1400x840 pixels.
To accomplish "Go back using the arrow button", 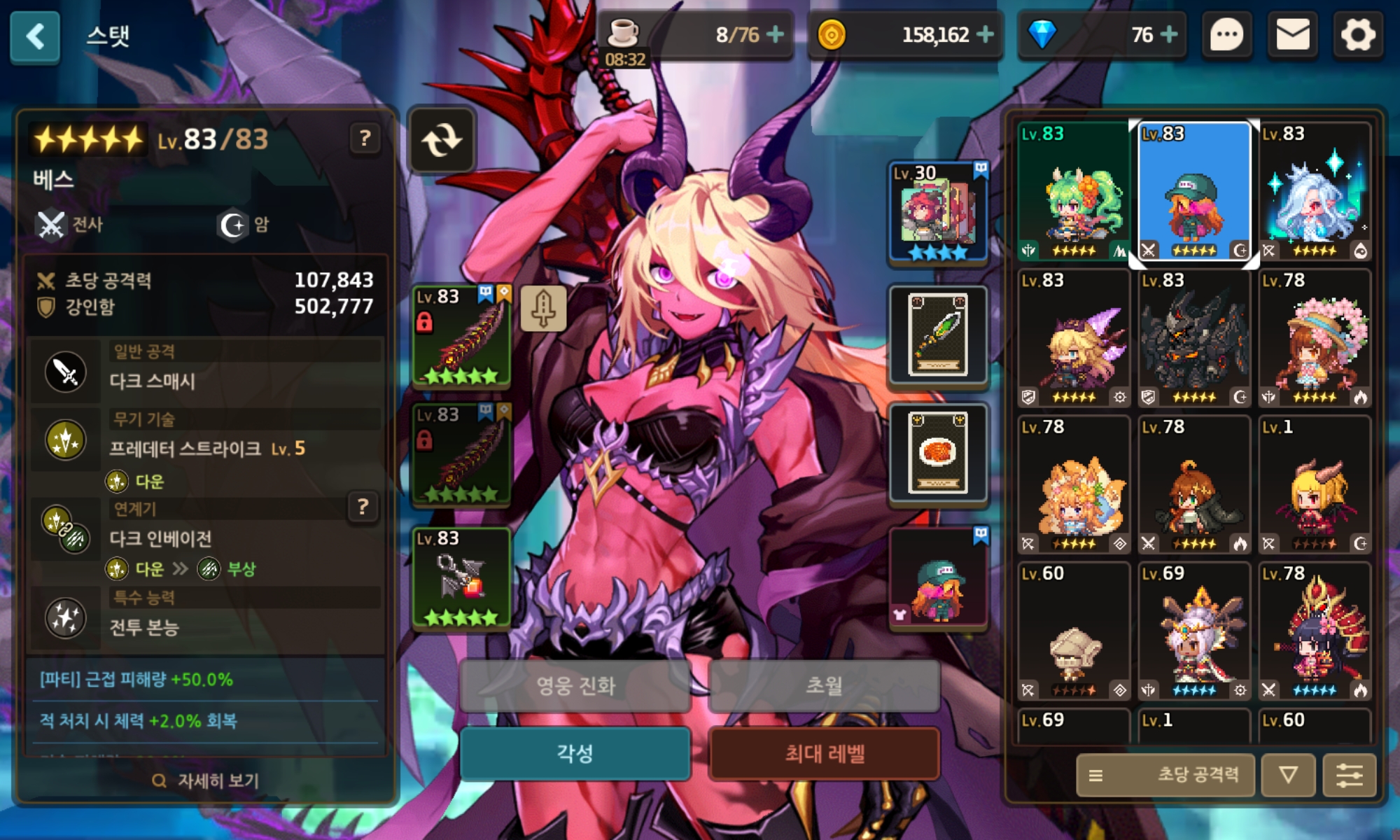I will [x=35, y=36].
